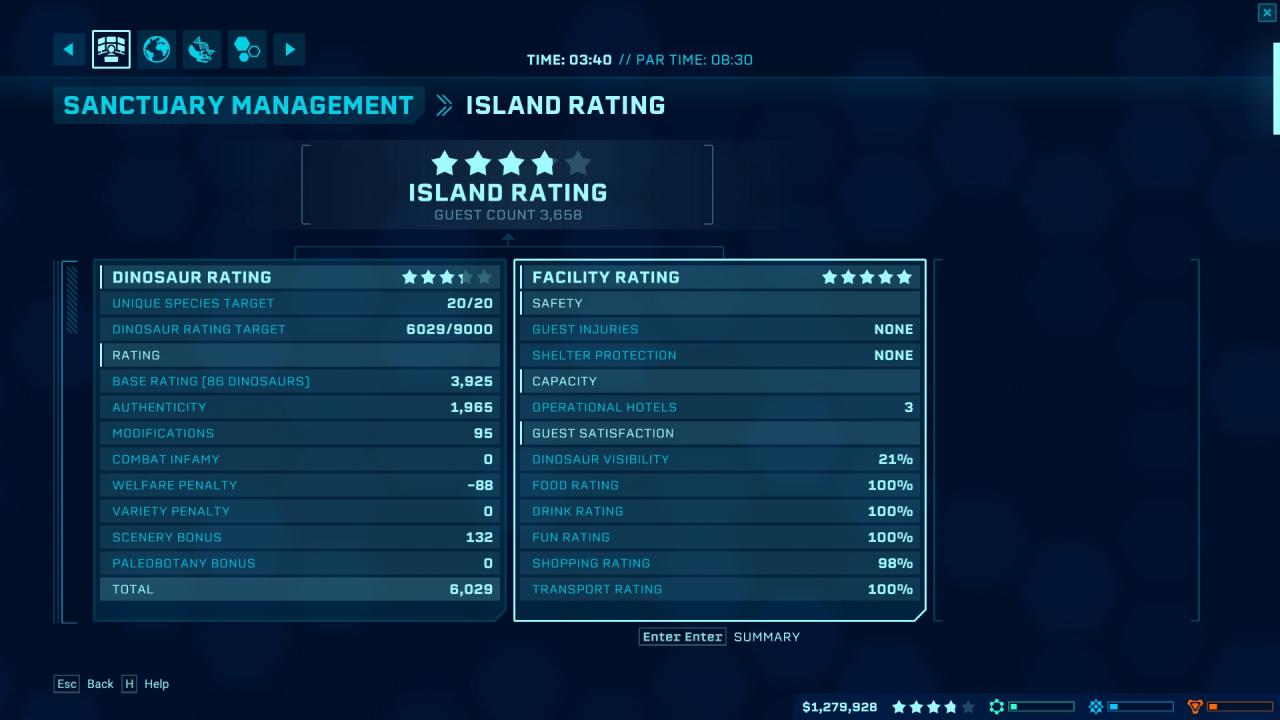
Task: Select the Scenery Bonus row
Action: click(300, 537)
